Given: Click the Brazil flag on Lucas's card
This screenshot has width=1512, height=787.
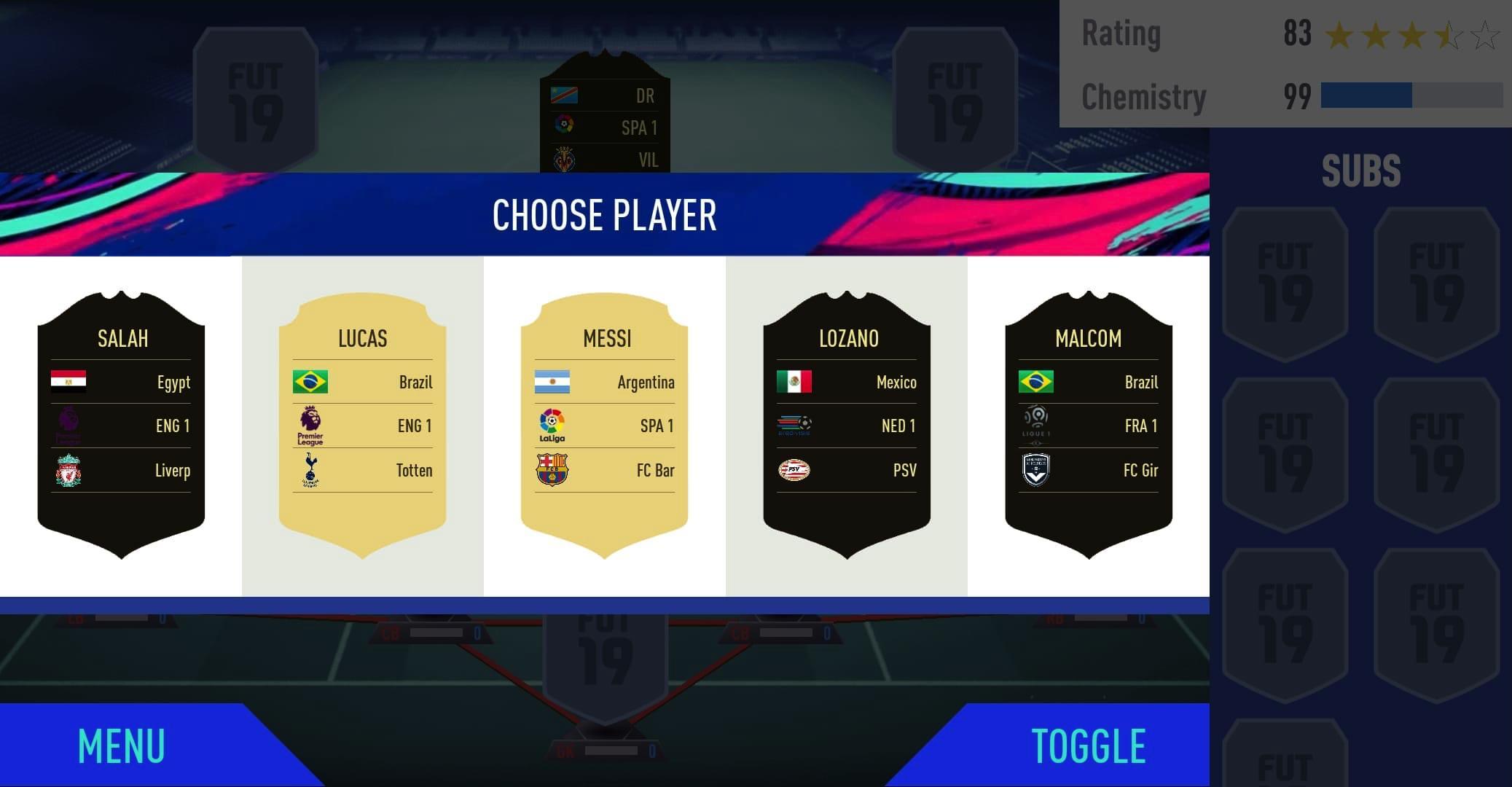Looking at the screenshot, I should pyautogui.click(x=311, y=382).
